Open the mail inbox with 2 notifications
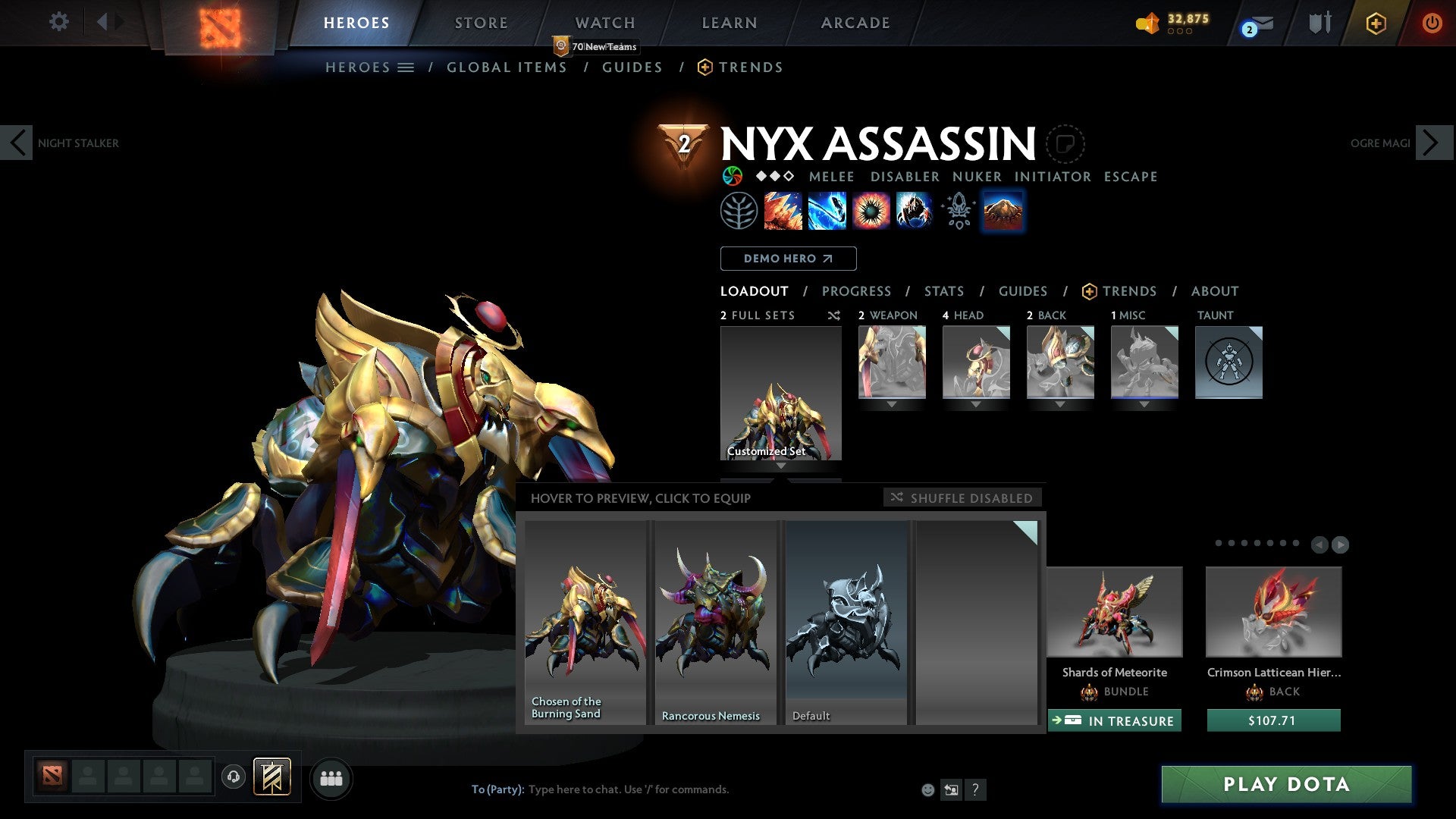Screen dimensions: 1456x819 [1253, 24]
